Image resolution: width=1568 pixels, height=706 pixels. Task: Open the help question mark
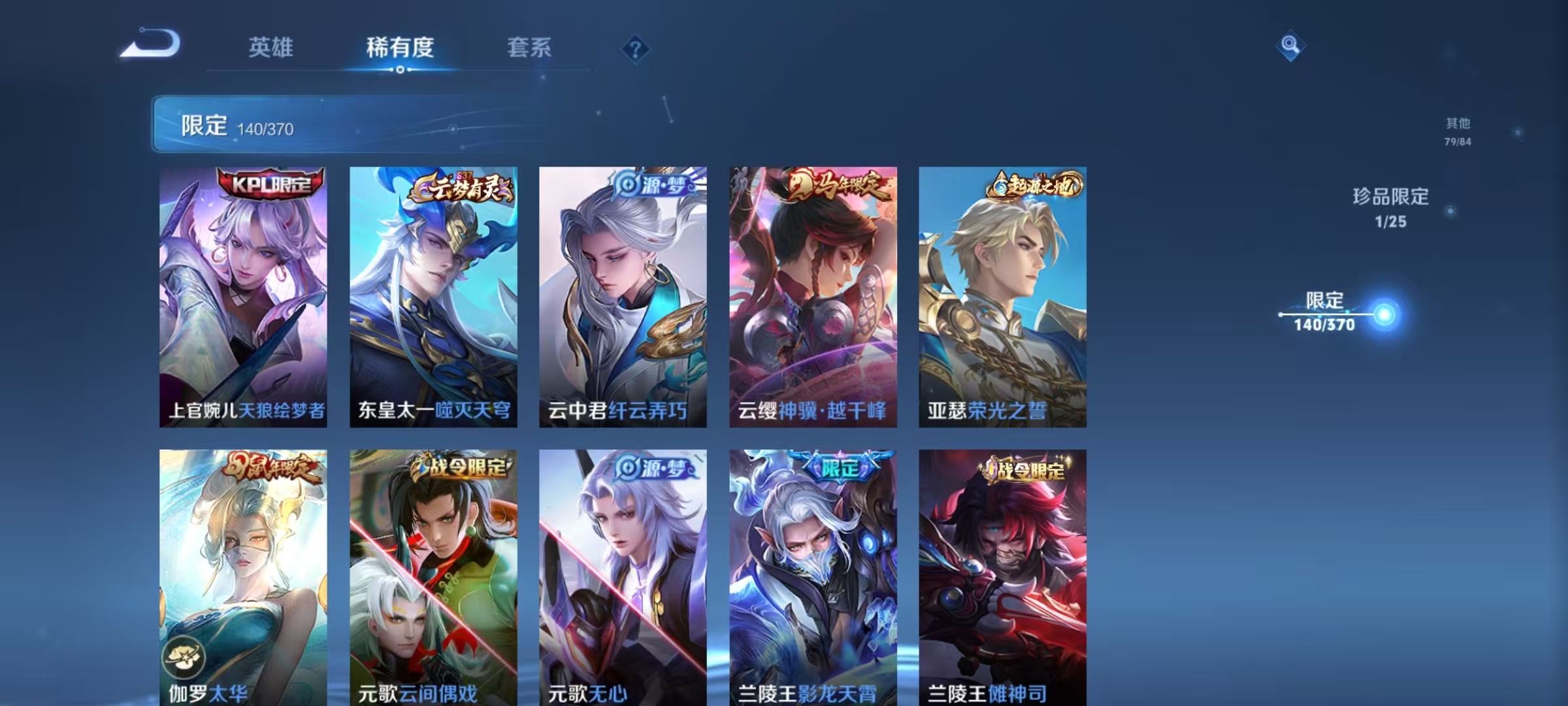[x=634, y=47]
